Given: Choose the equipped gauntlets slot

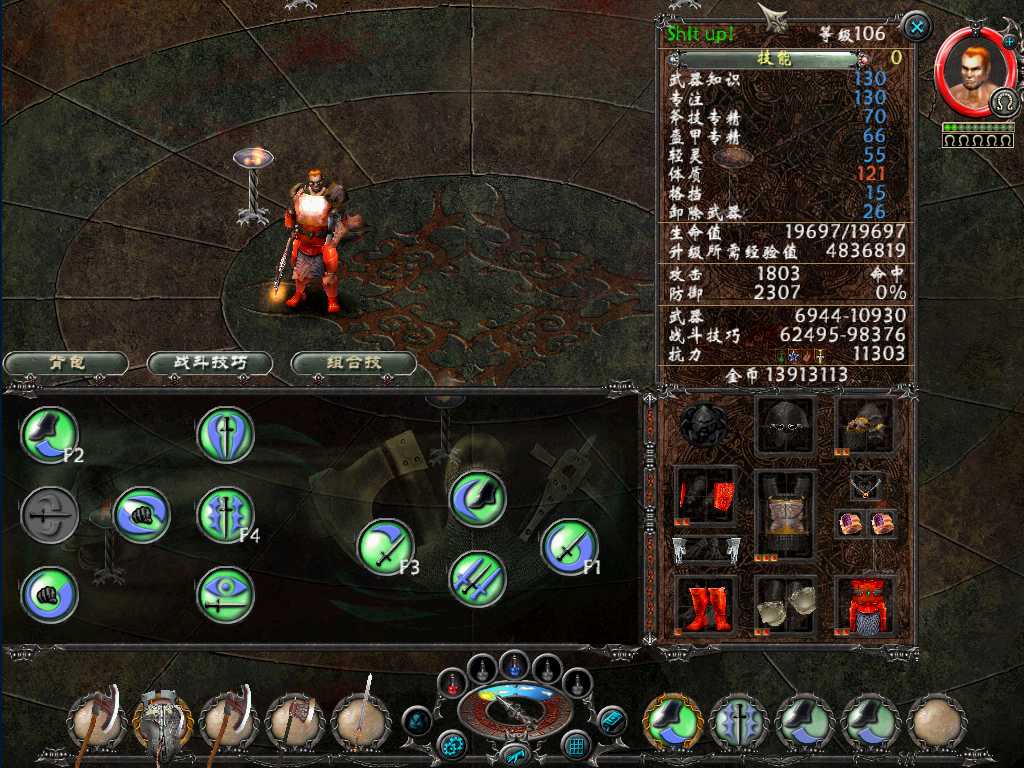Looking at the screenshot, I should (785, 605).
